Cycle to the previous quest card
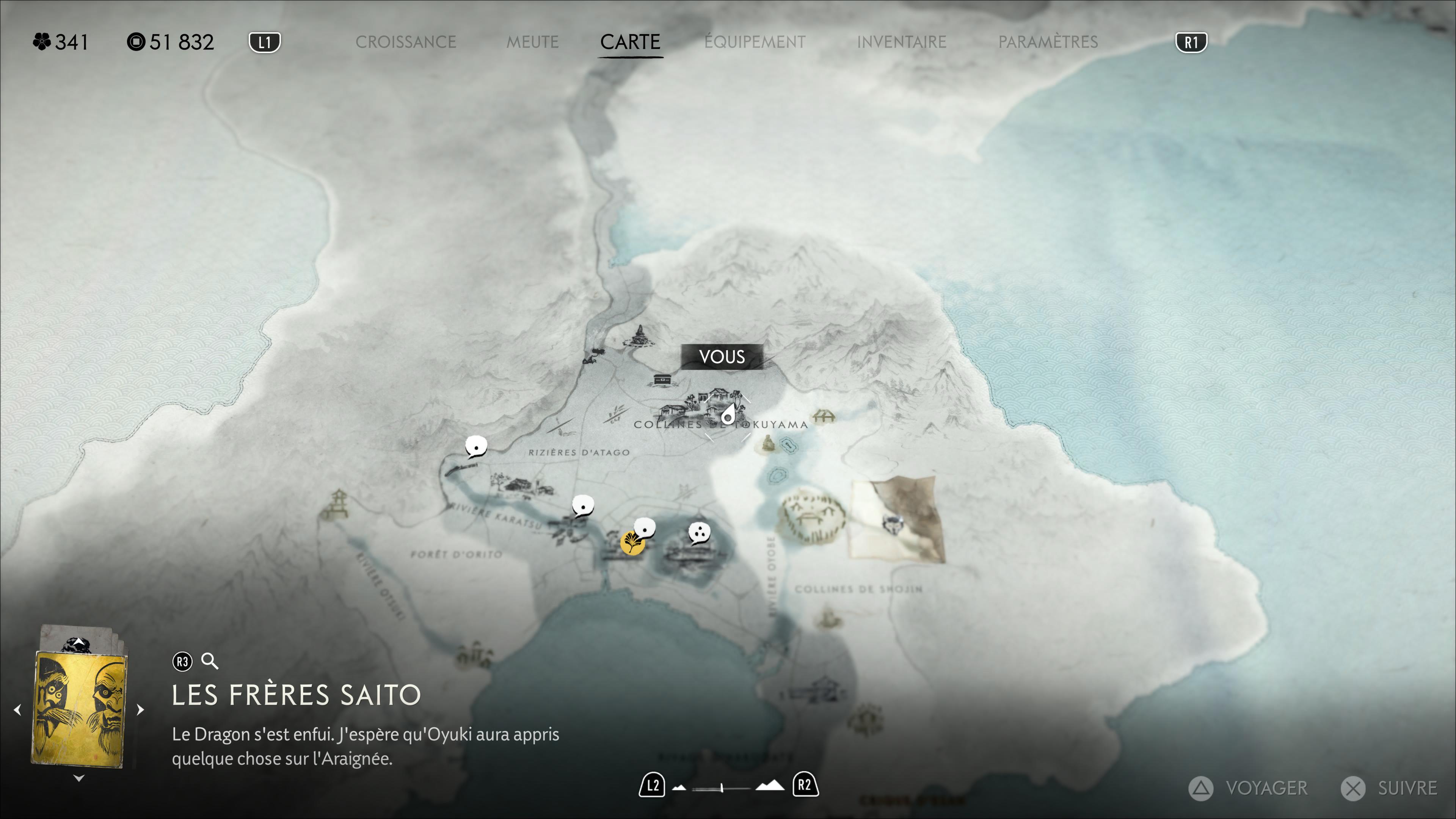Image resolution: width=1456 pixels, height=819 pixels. point(17,709)
